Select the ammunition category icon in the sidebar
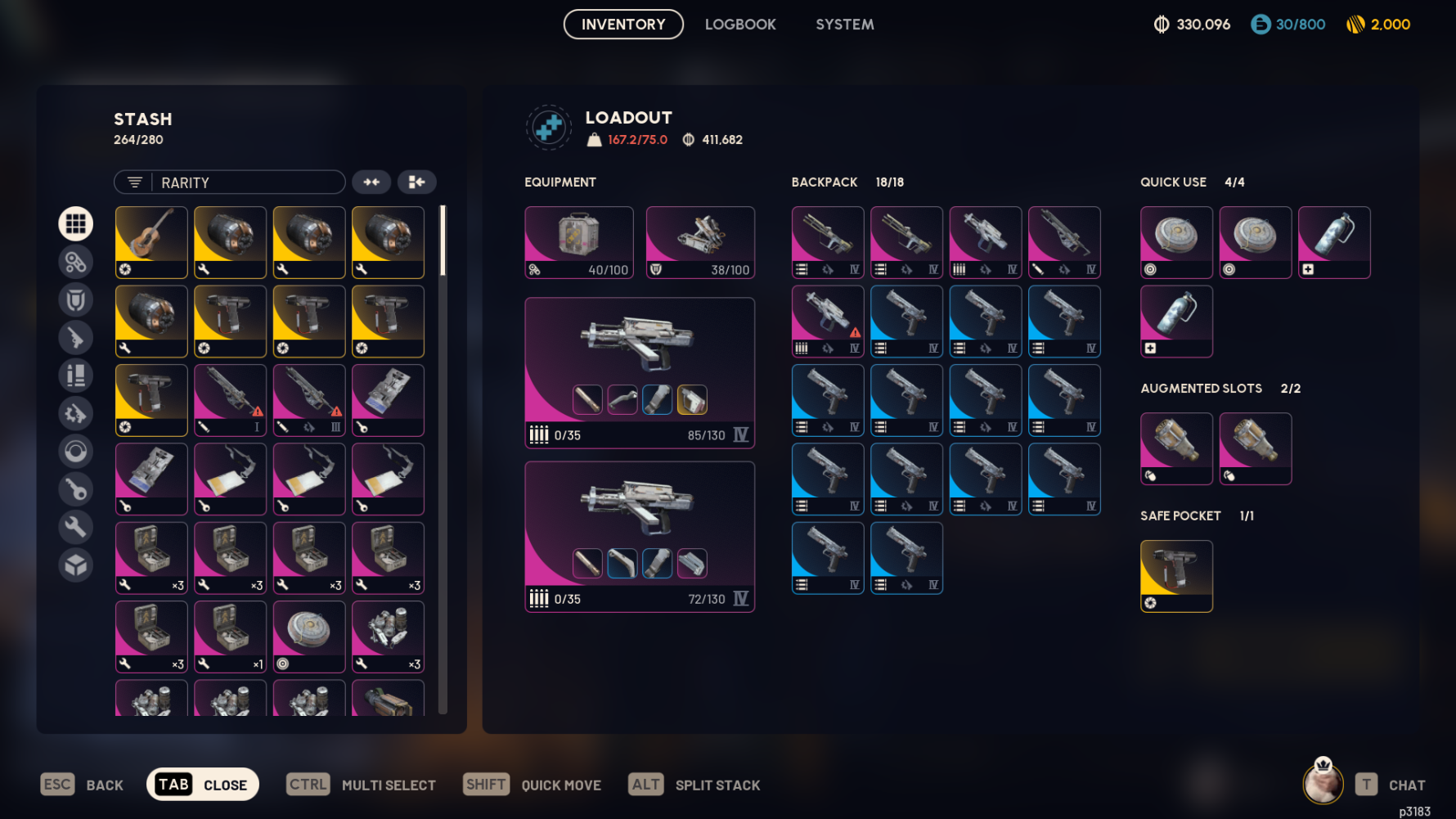 [x=75, y=376]
